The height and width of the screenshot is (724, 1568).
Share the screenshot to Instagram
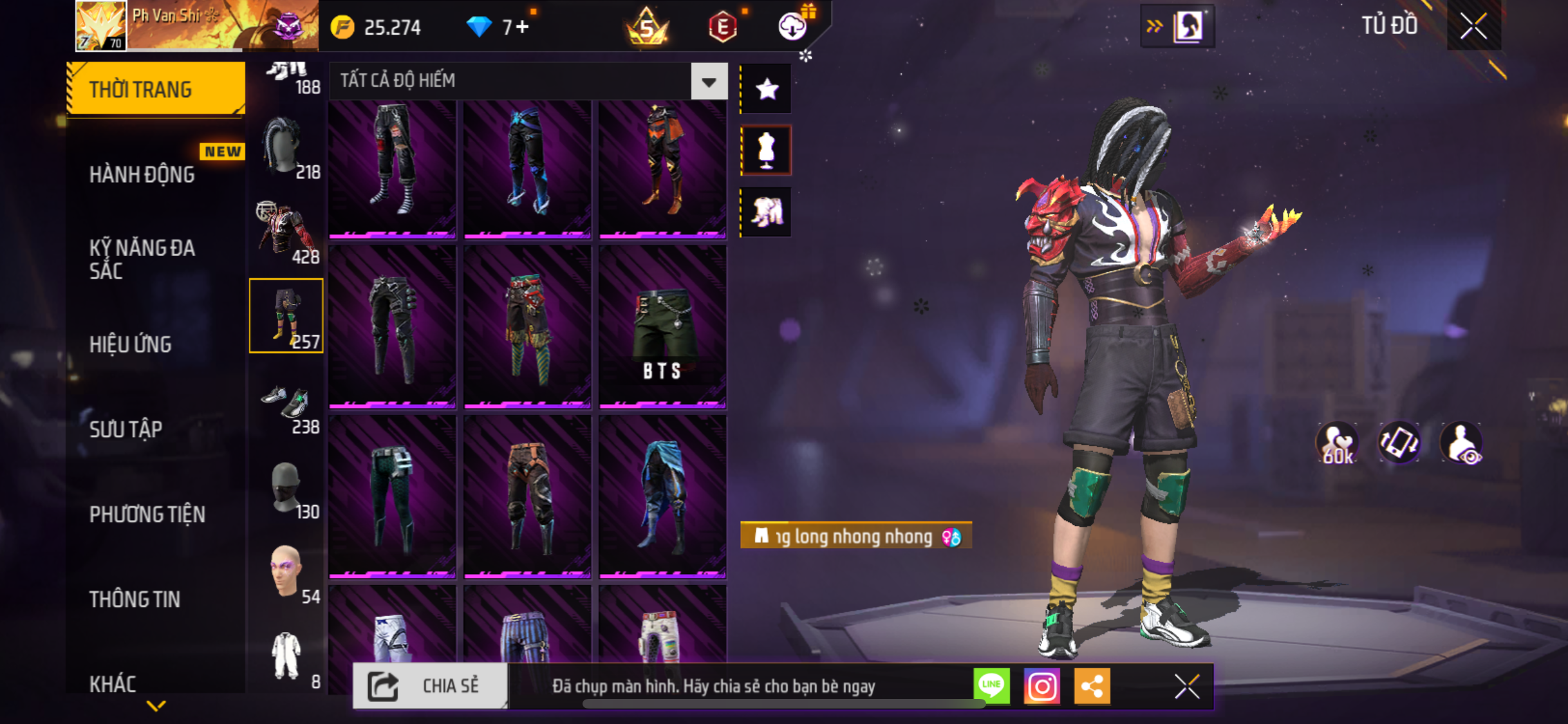[1041, 686]
